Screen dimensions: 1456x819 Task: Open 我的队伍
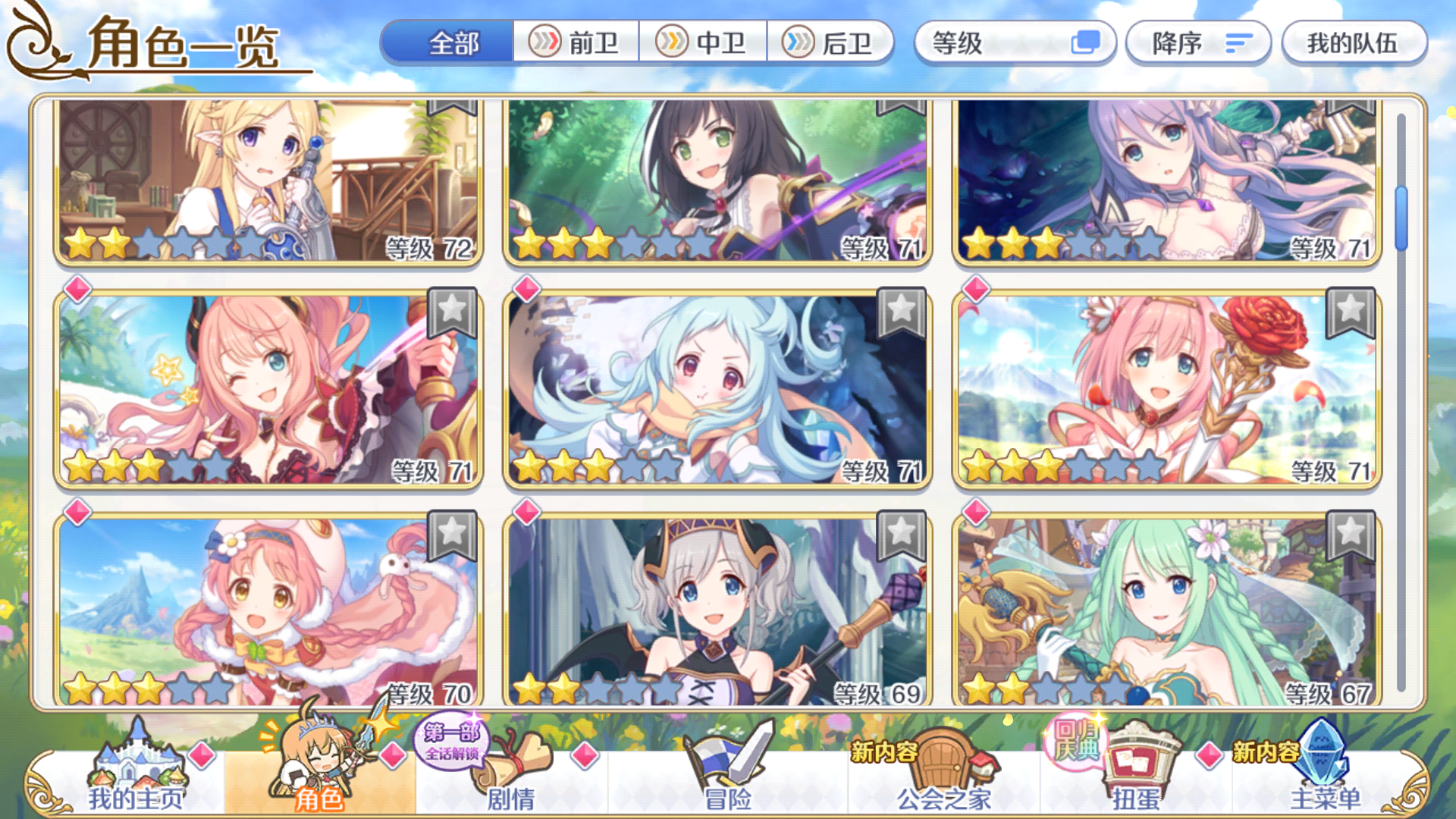[x=1354, y=43]
